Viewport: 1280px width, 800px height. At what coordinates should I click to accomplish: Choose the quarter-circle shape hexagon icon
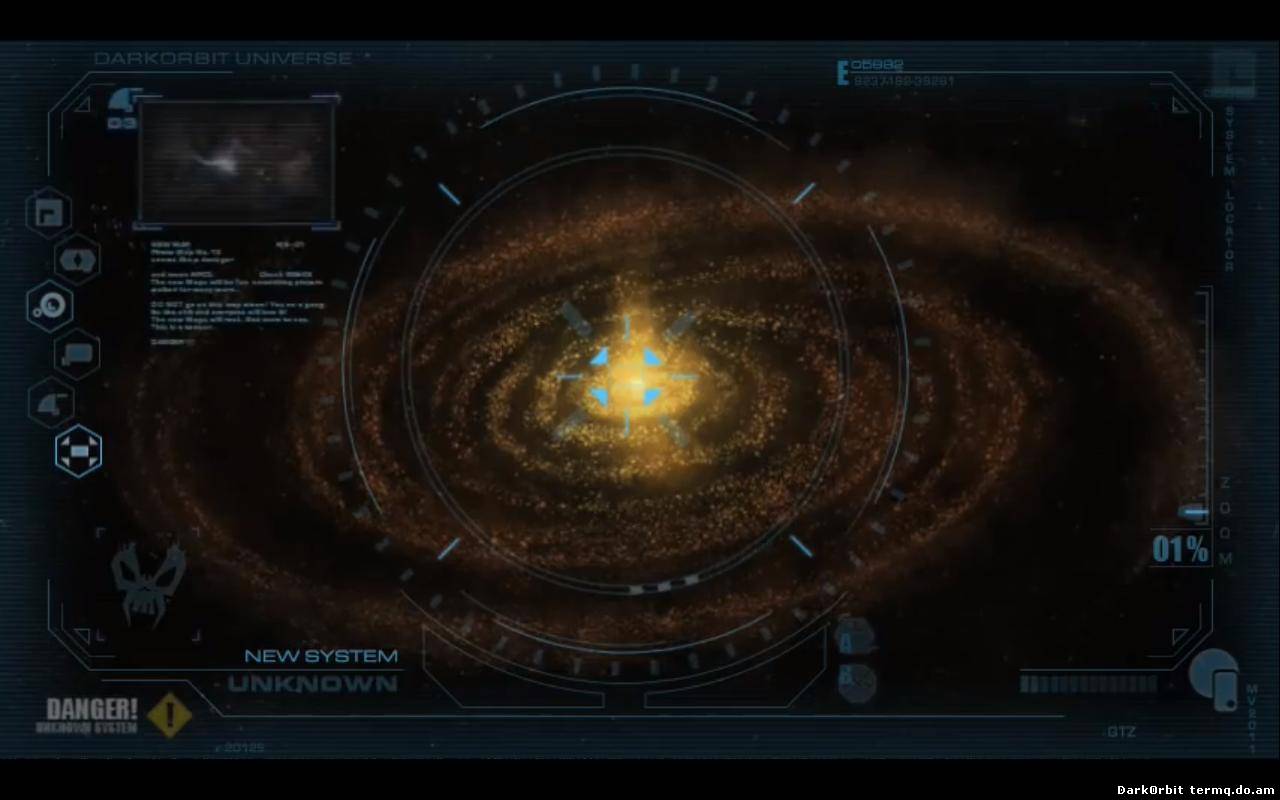(50, 403)
